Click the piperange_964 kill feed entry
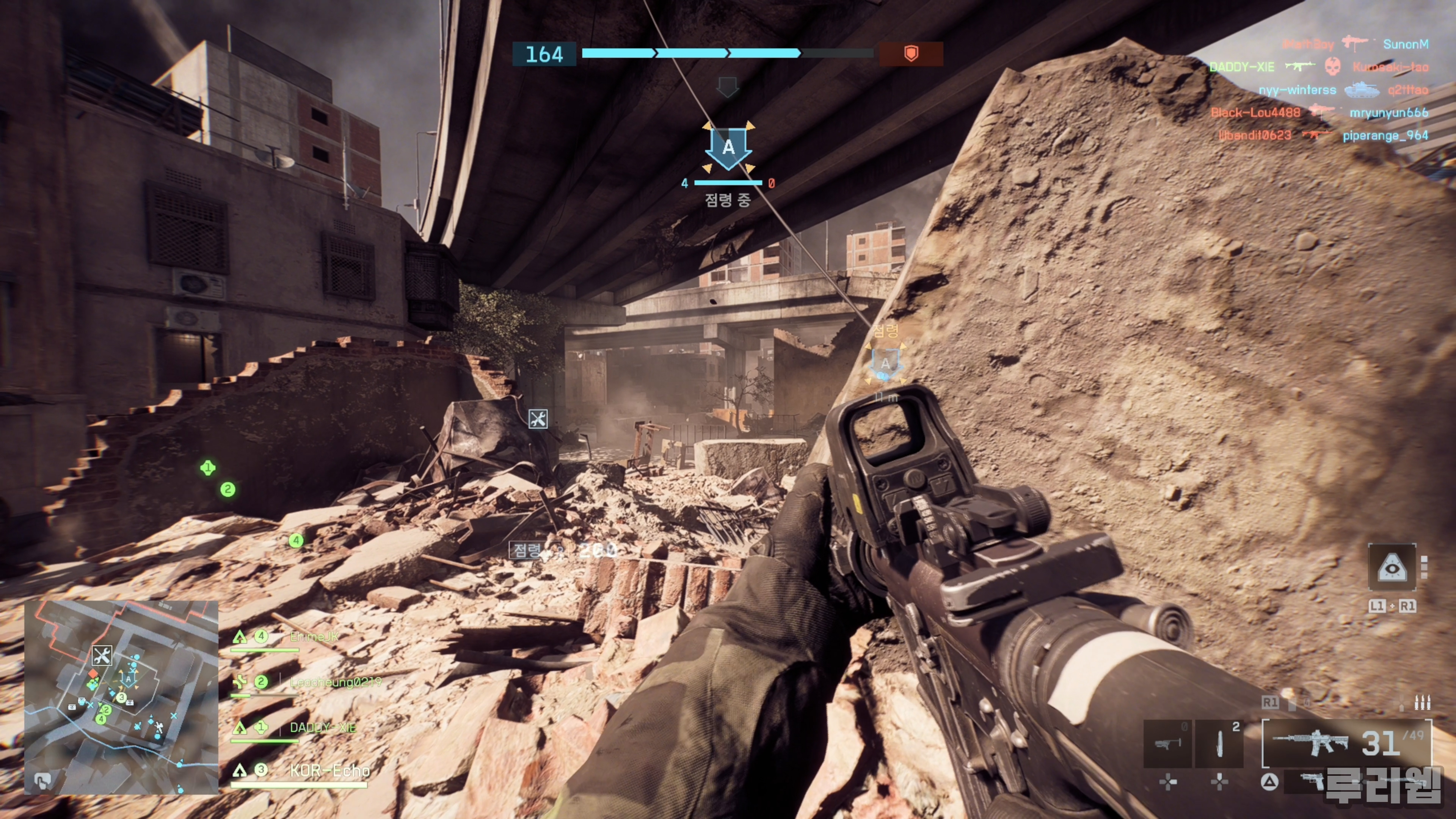 point(1385,136)
